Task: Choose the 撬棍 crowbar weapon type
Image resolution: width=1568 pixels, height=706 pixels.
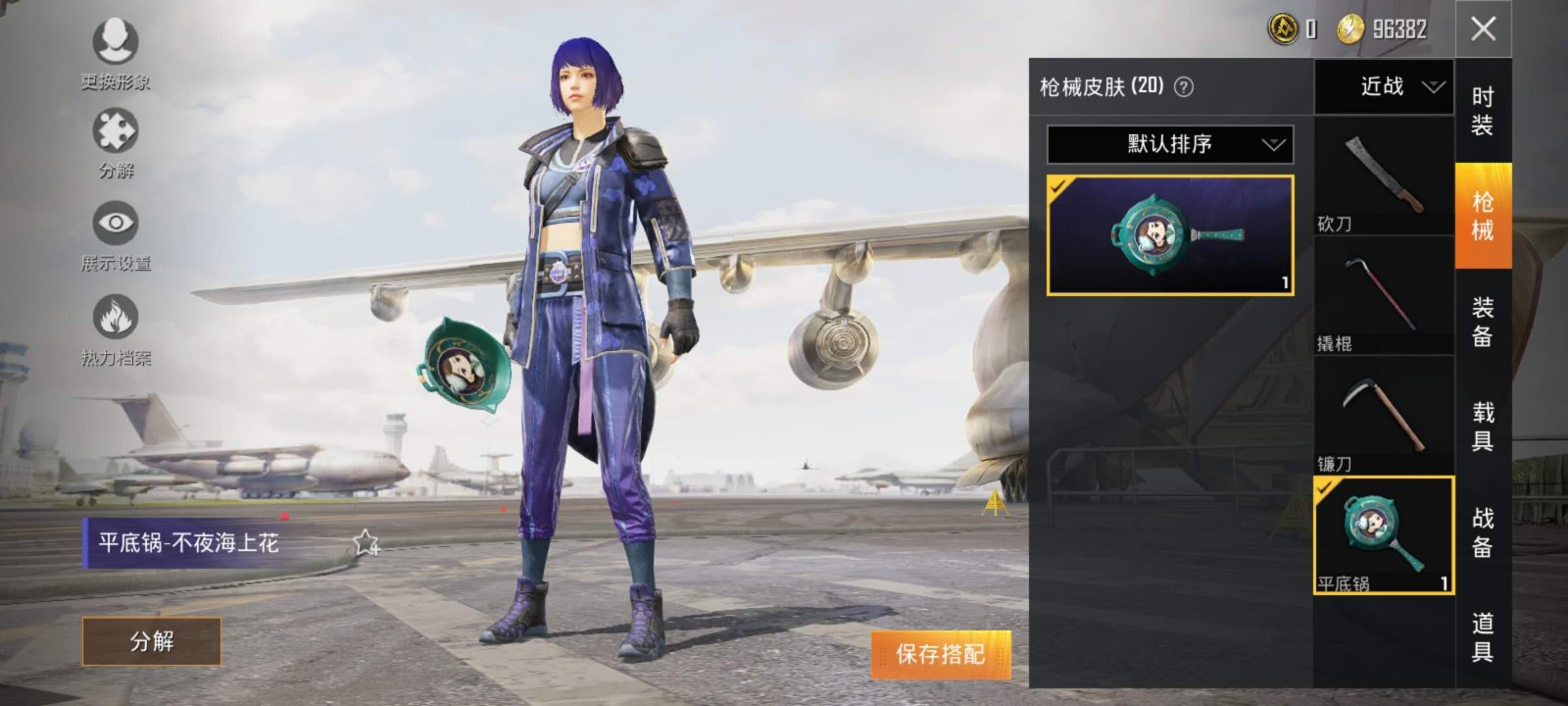Action: (1383, 296)
